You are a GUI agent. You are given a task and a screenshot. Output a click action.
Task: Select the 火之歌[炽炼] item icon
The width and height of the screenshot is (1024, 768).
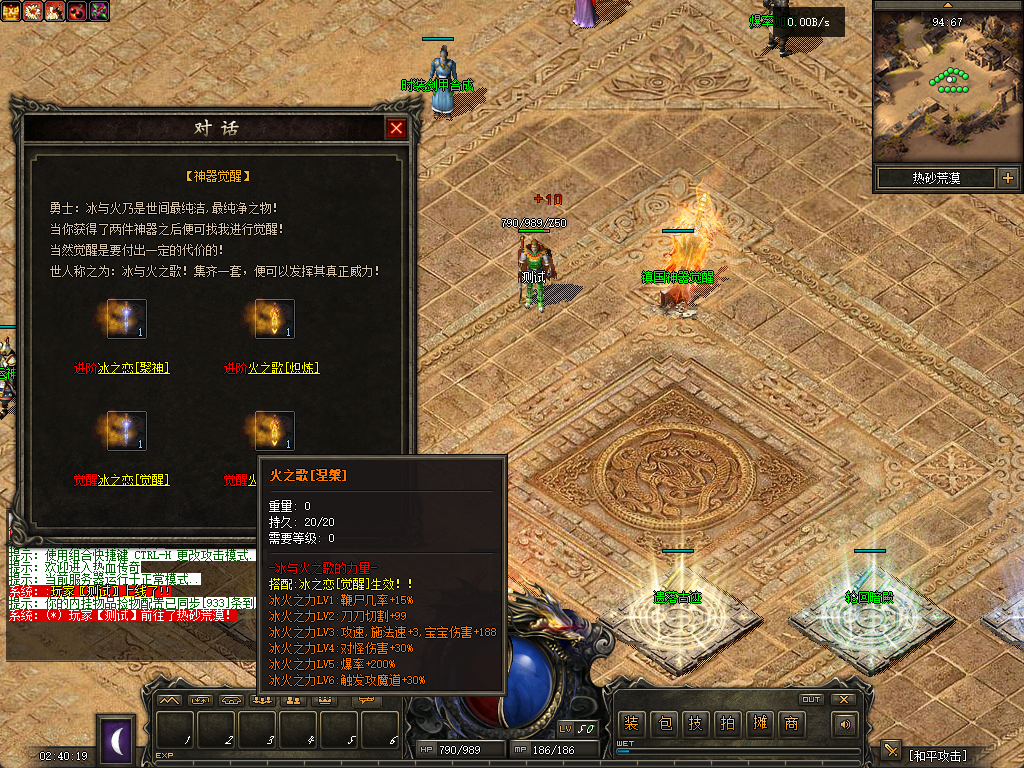(x=274, y=319)
